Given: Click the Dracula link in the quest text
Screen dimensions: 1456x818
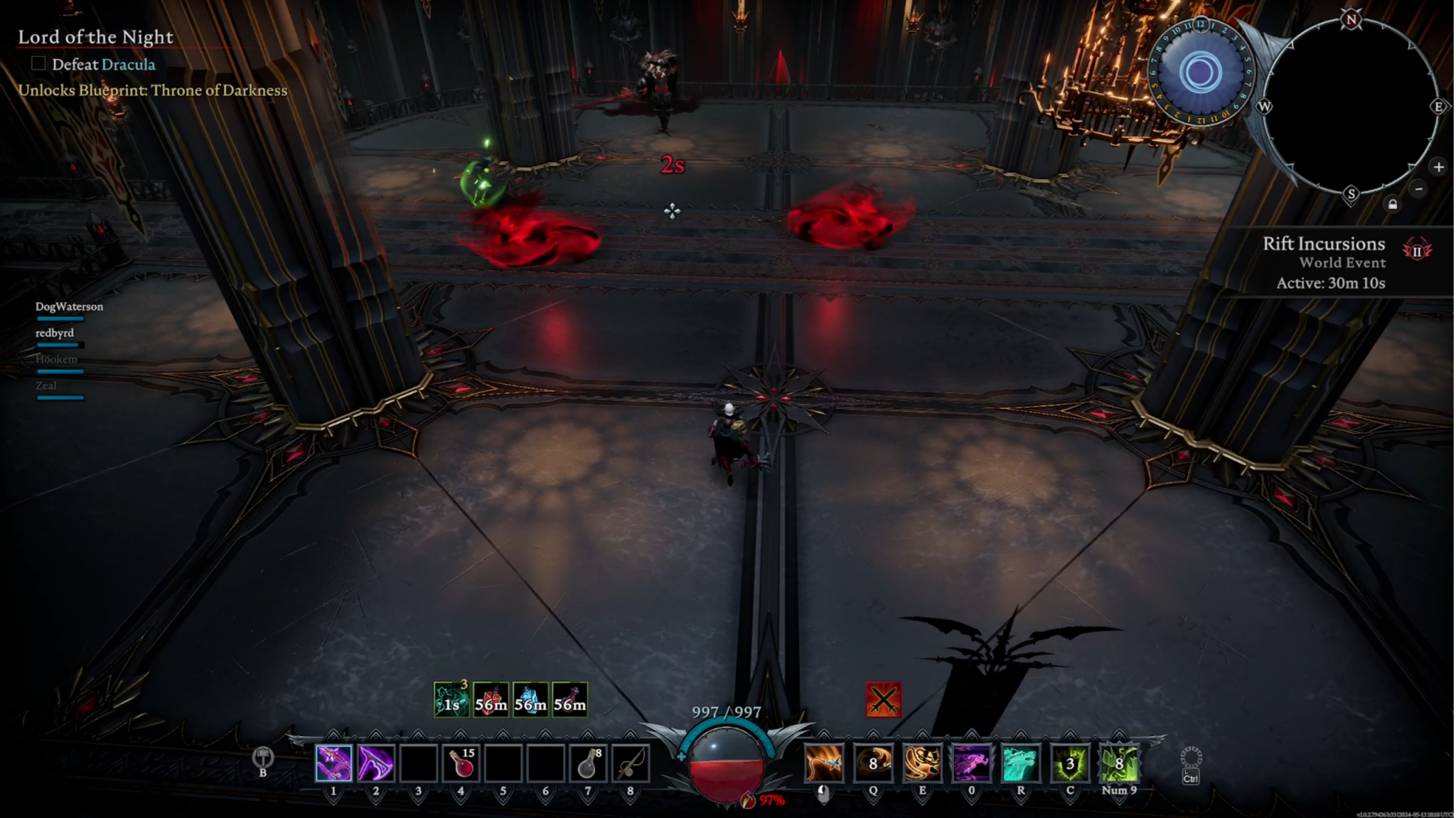Looking at the screenshot, I should pyautogui.click(x=129, y=64).
